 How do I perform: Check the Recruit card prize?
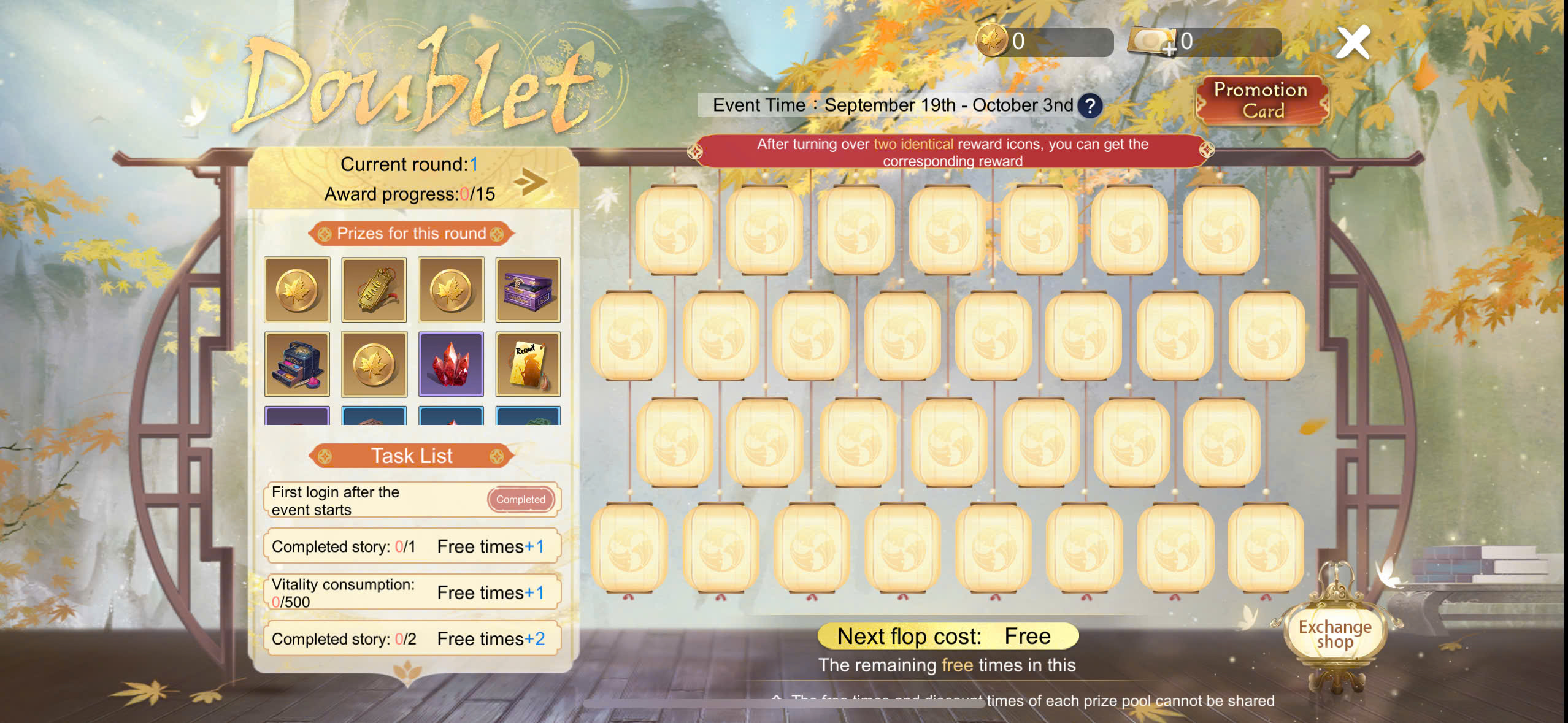click(528, 364)
